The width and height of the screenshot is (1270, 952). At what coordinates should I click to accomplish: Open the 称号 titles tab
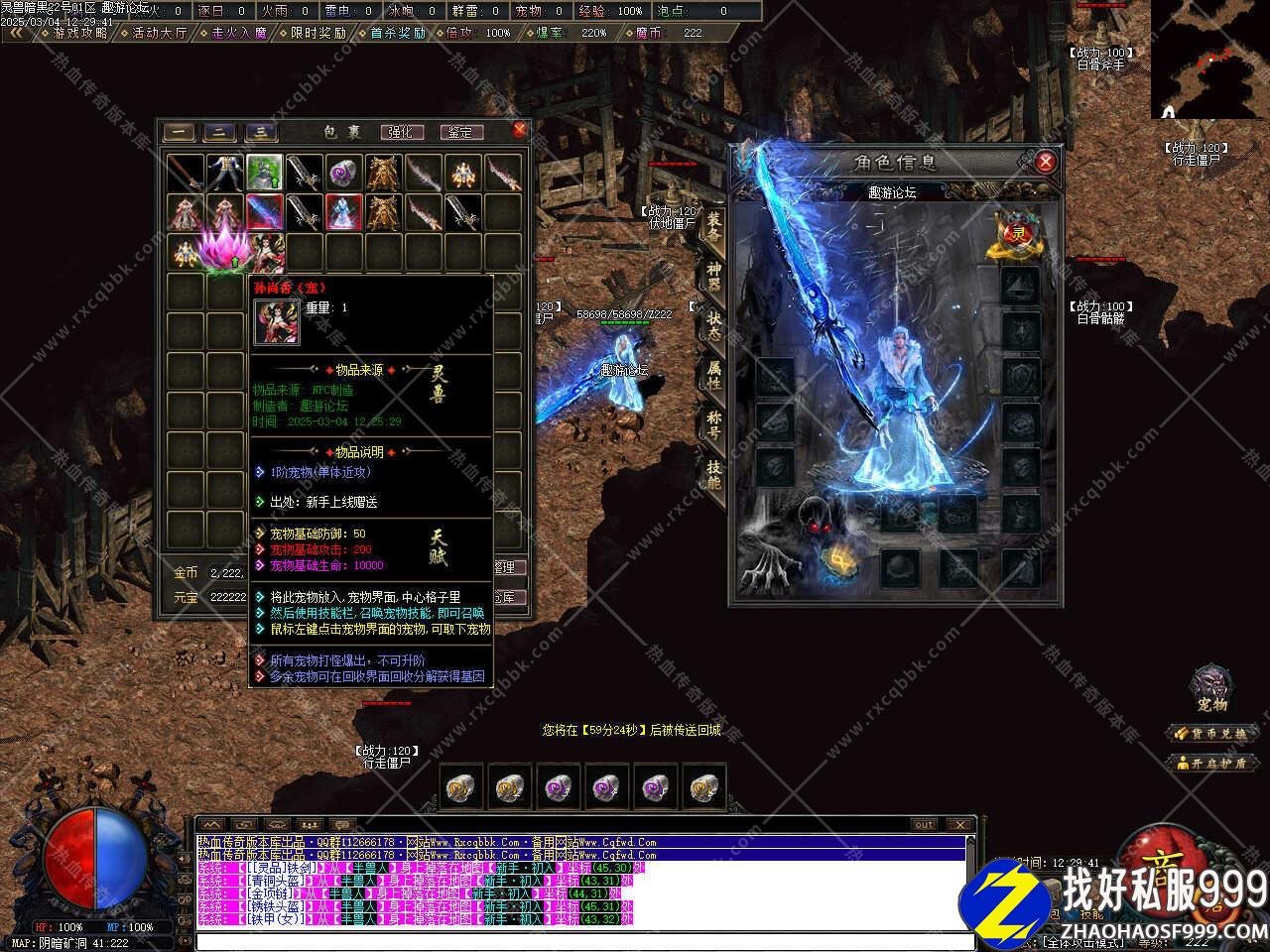713,425
